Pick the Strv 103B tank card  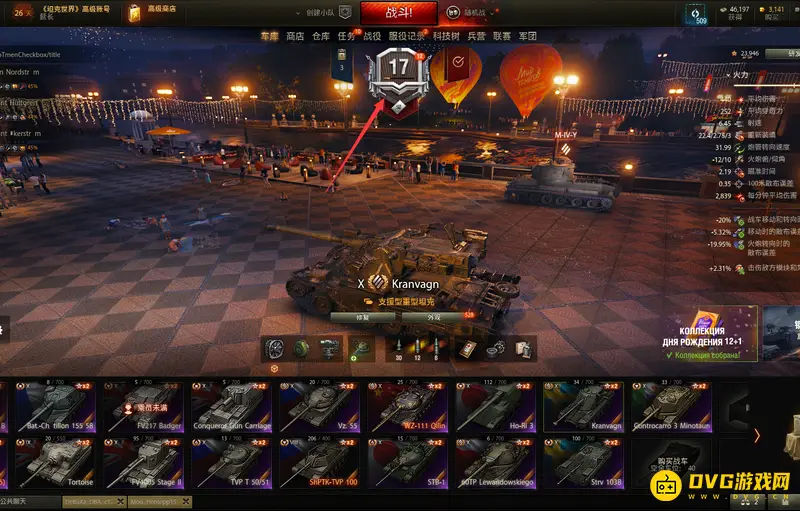click(586, 464)
